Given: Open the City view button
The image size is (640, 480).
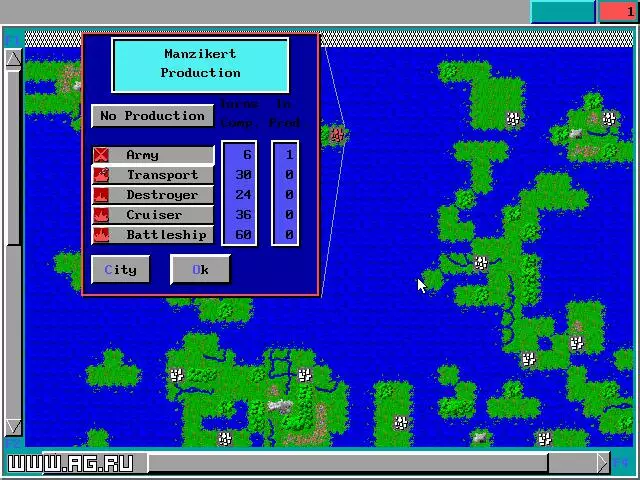Looking at the screenshot, I should pyautogui.click(x=120, y=270).
